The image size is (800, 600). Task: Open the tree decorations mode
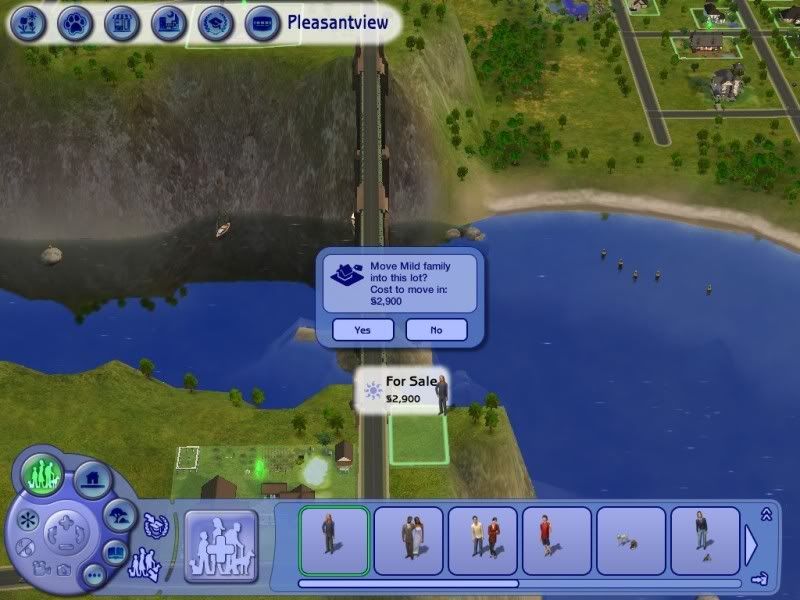click(x=121, y=515)
